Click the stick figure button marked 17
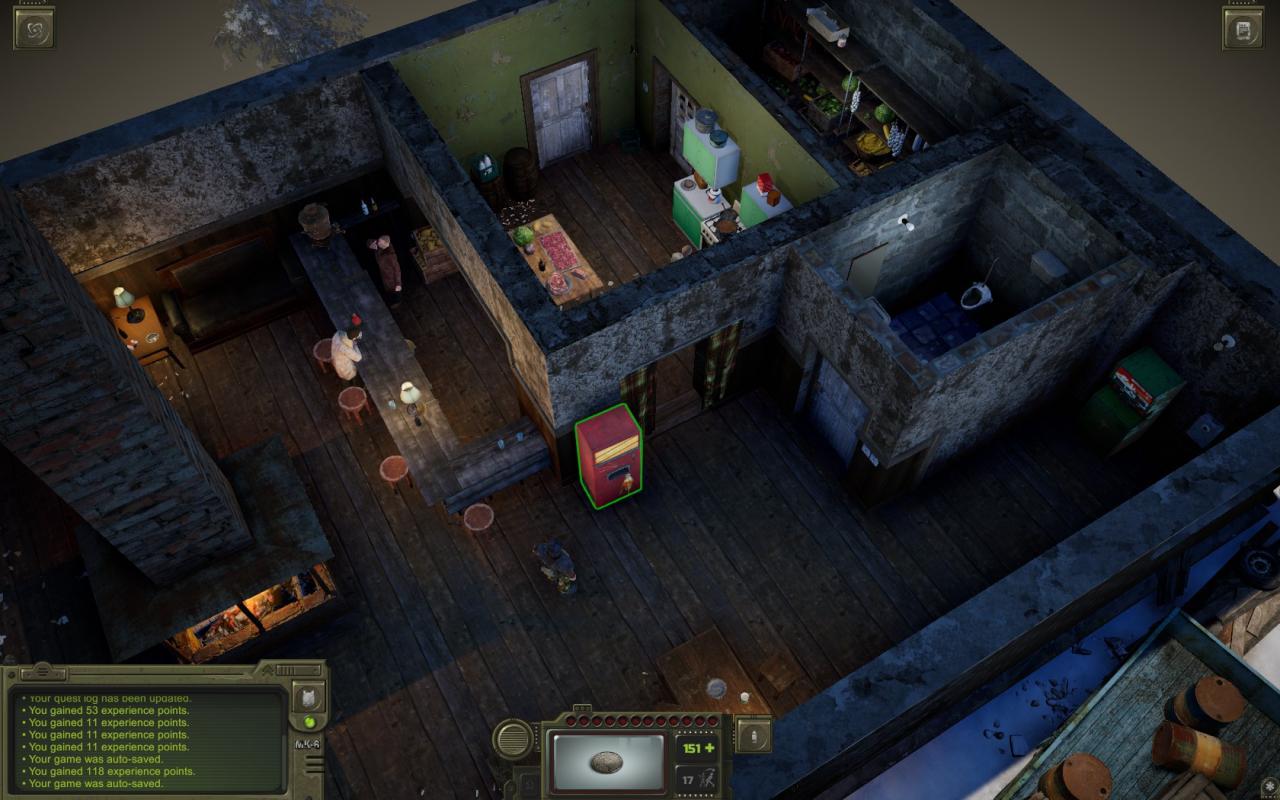 [696, 778]
